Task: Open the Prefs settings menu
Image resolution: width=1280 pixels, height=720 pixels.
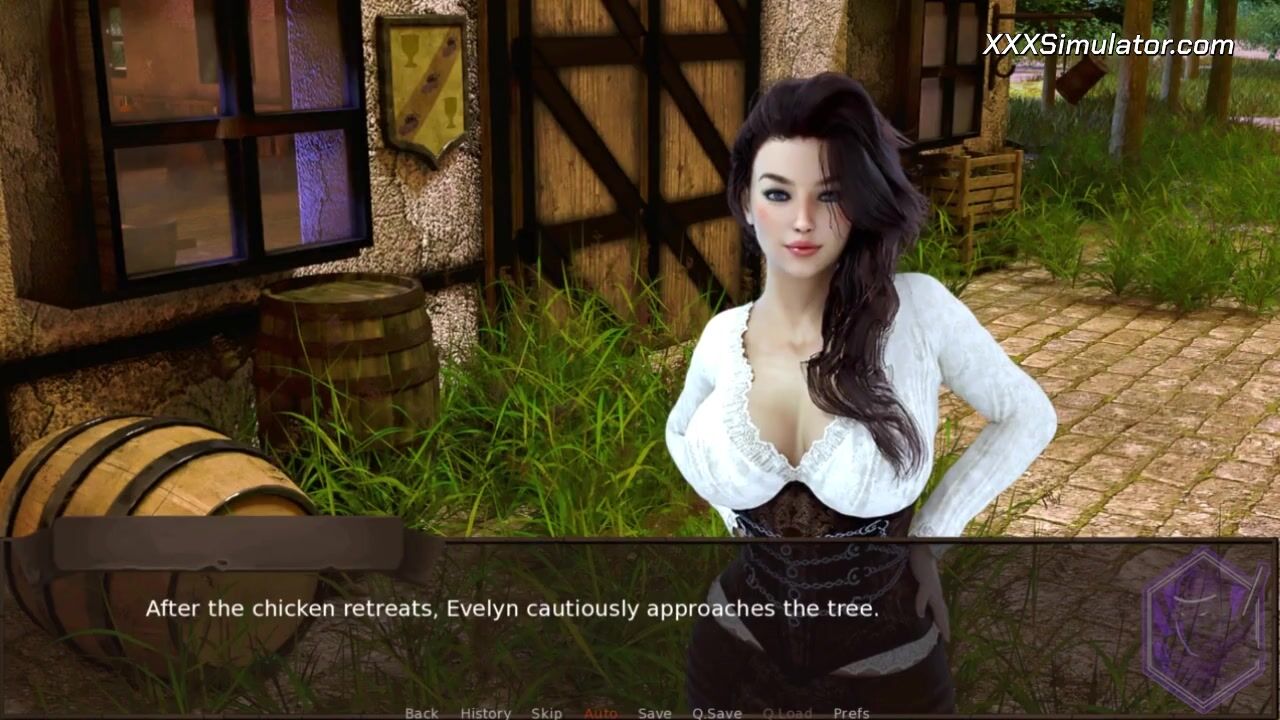Action: [851, 713]
